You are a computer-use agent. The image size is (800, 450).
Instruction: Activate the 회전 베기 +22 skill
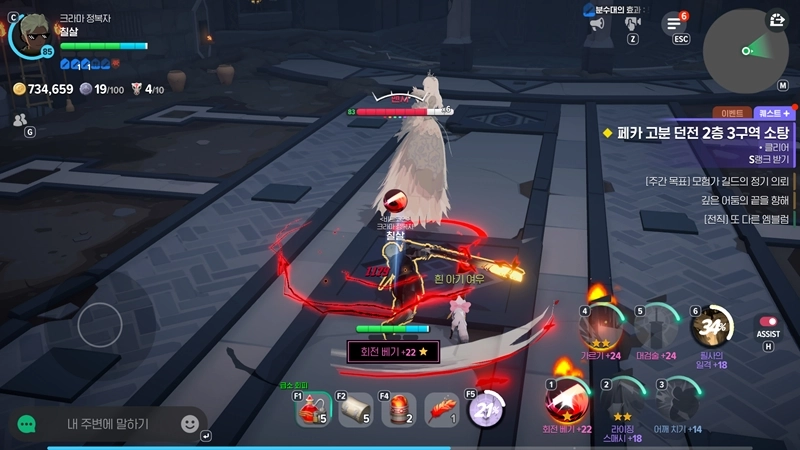tap(568, 400)
